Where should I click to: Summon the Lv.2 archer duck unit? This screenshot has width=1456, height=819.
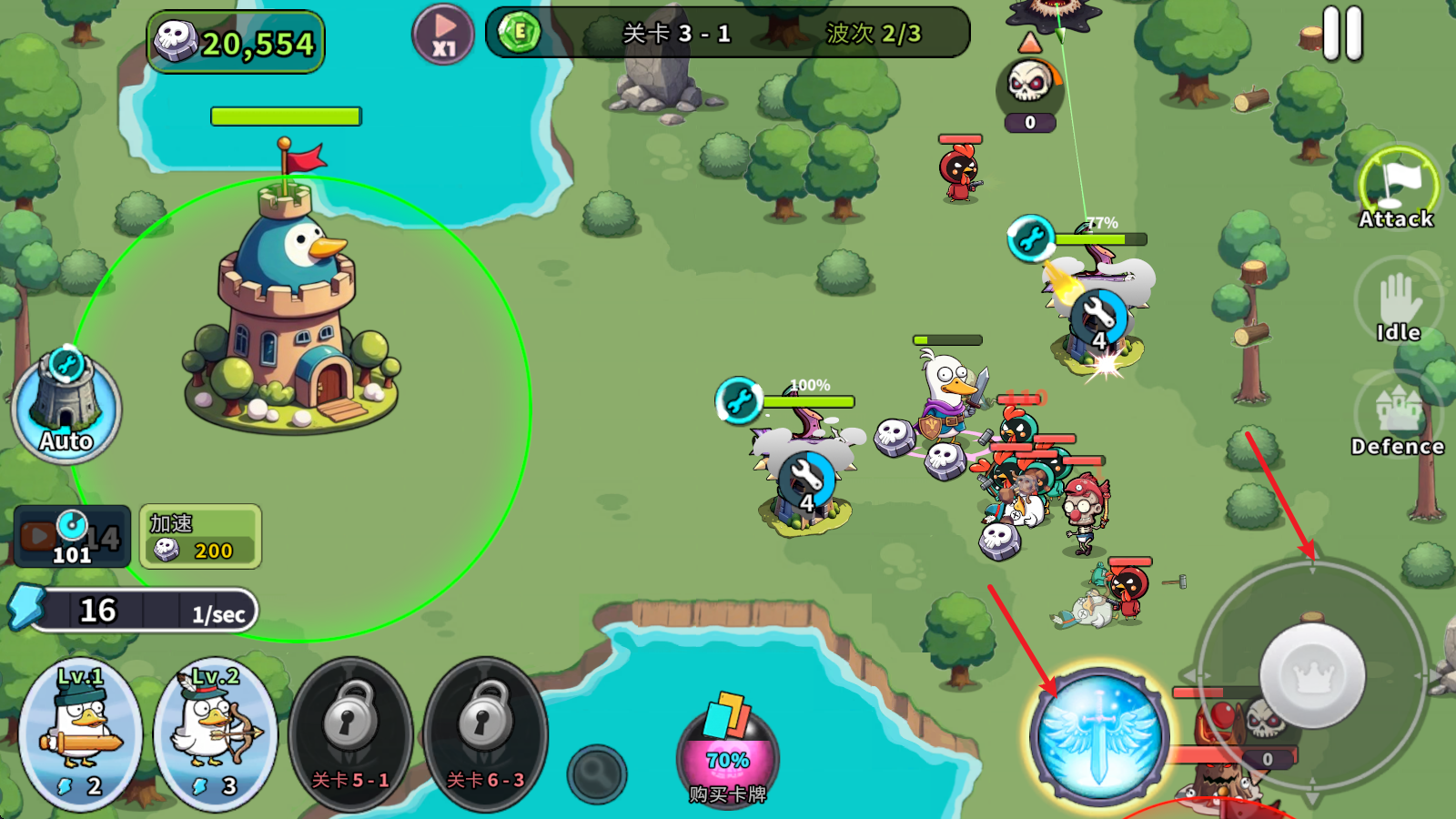[216, 734]
